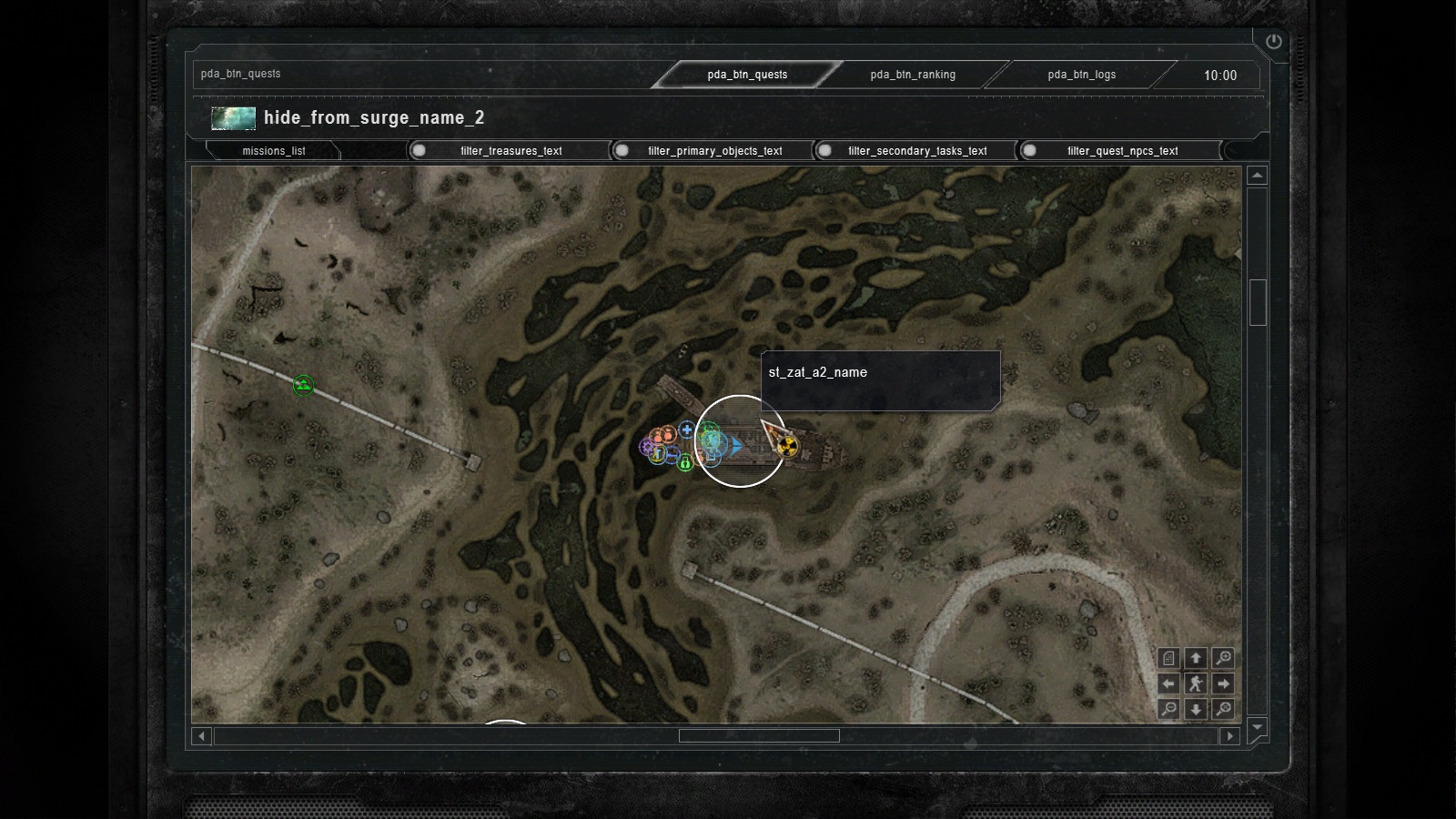This screenshot has width=1456, height=819.
Task: Select the blue medic cross map marker
Action: coord(687,430)
